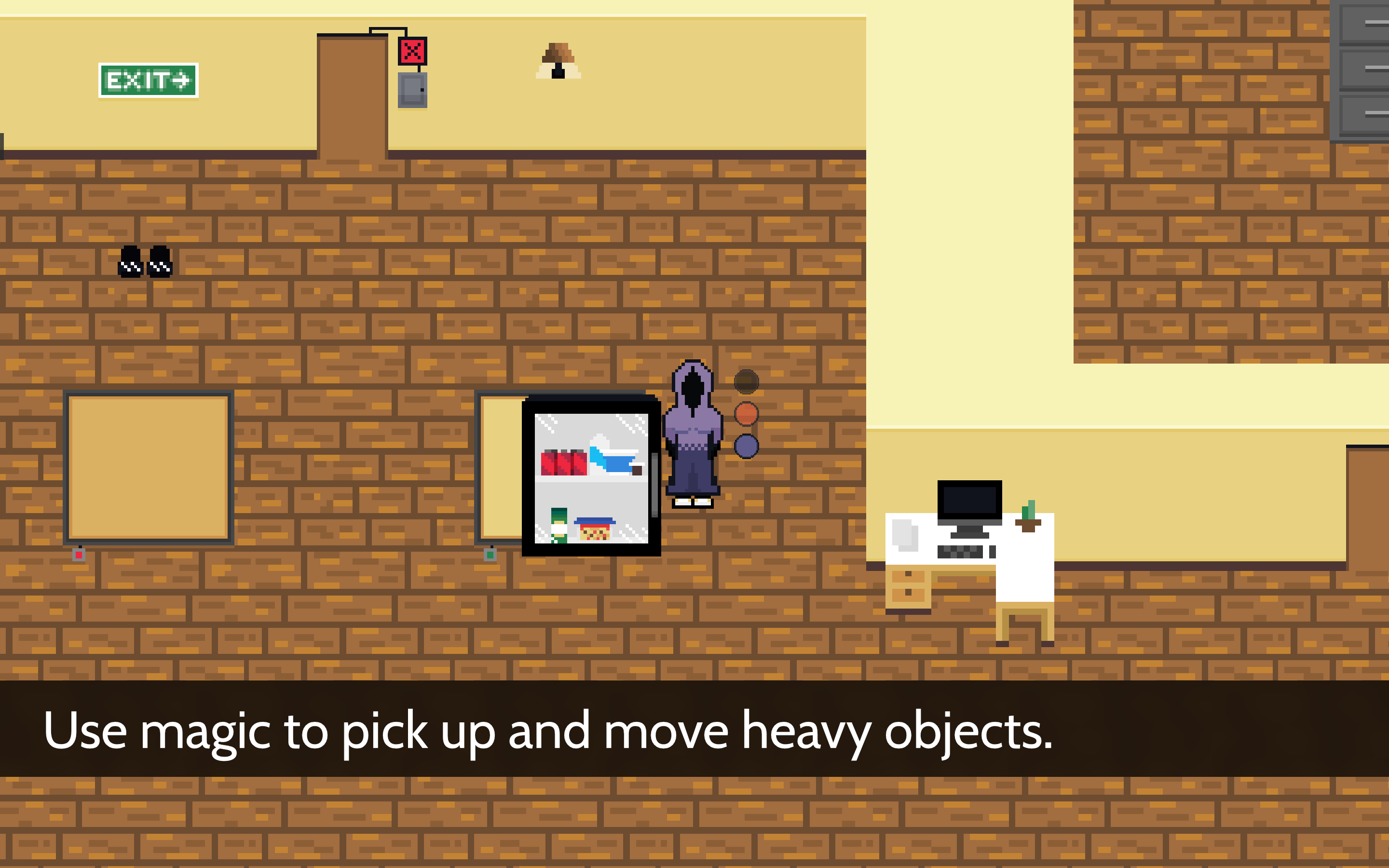Select the orange magic orb

(746, 414)
